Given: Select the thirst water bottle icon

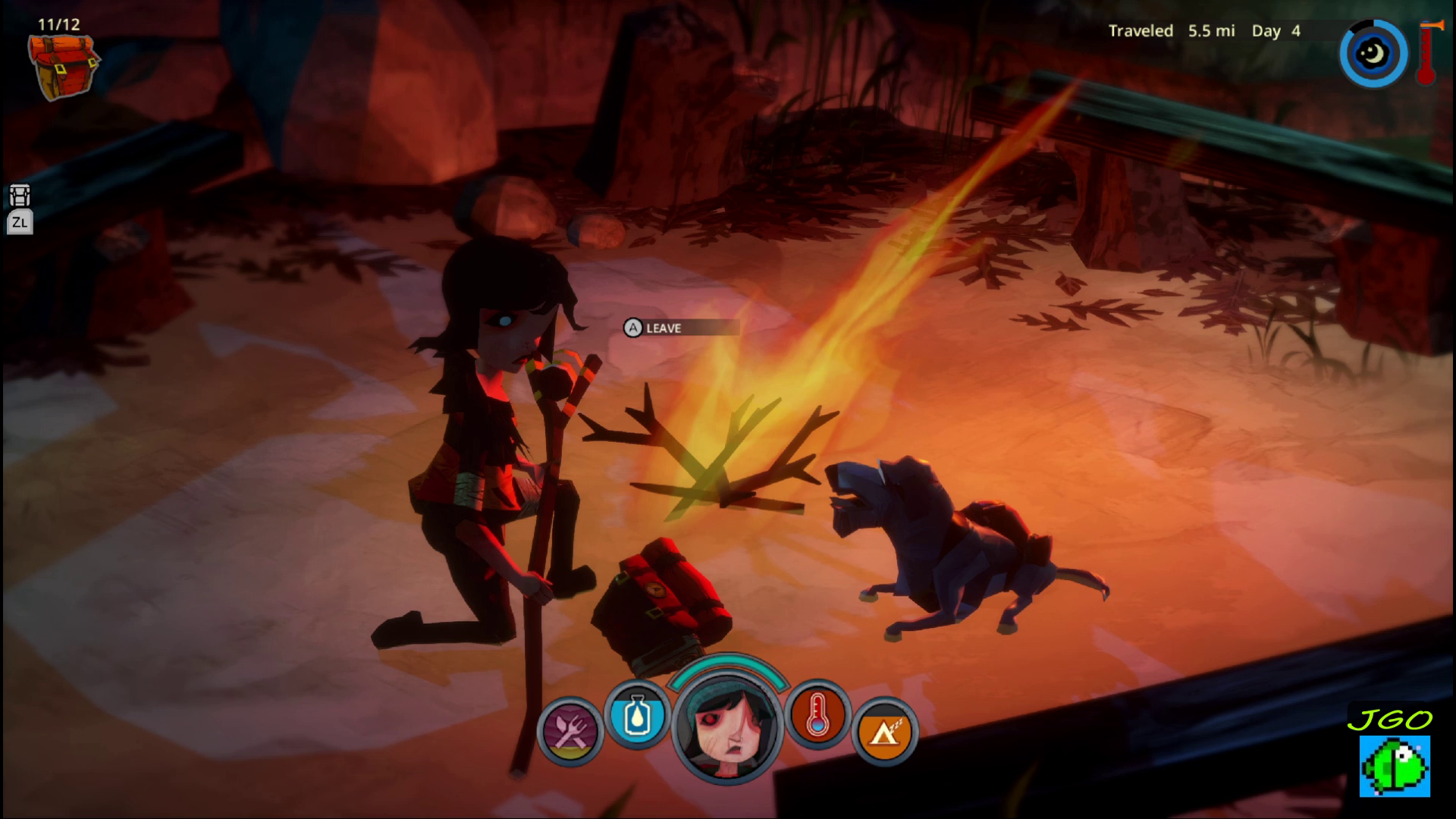Looking at the screenshot, I should point(637,714).
